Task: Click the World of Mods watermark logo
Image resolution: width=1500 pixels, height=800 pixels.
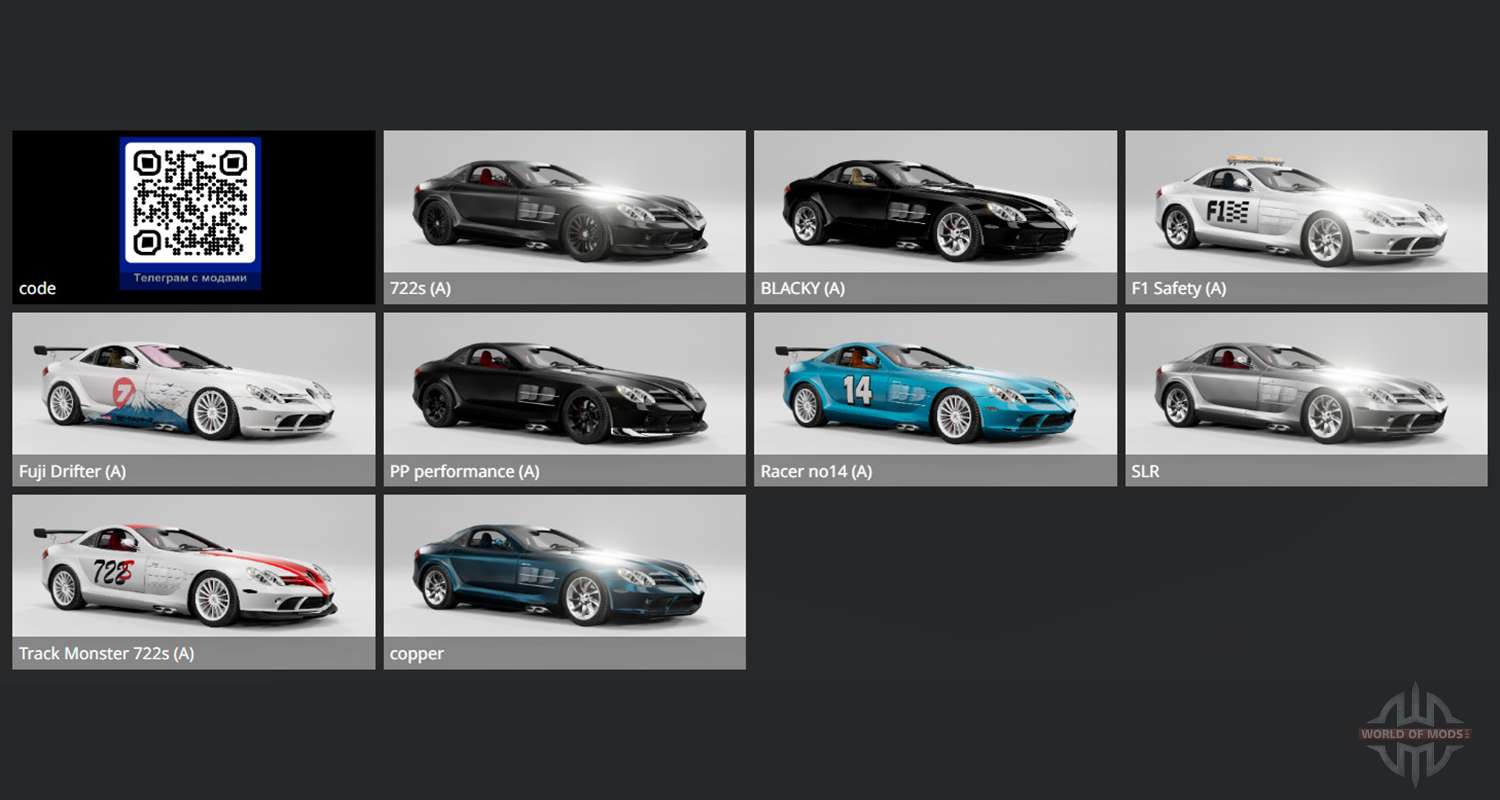Action: (1415, 734)
